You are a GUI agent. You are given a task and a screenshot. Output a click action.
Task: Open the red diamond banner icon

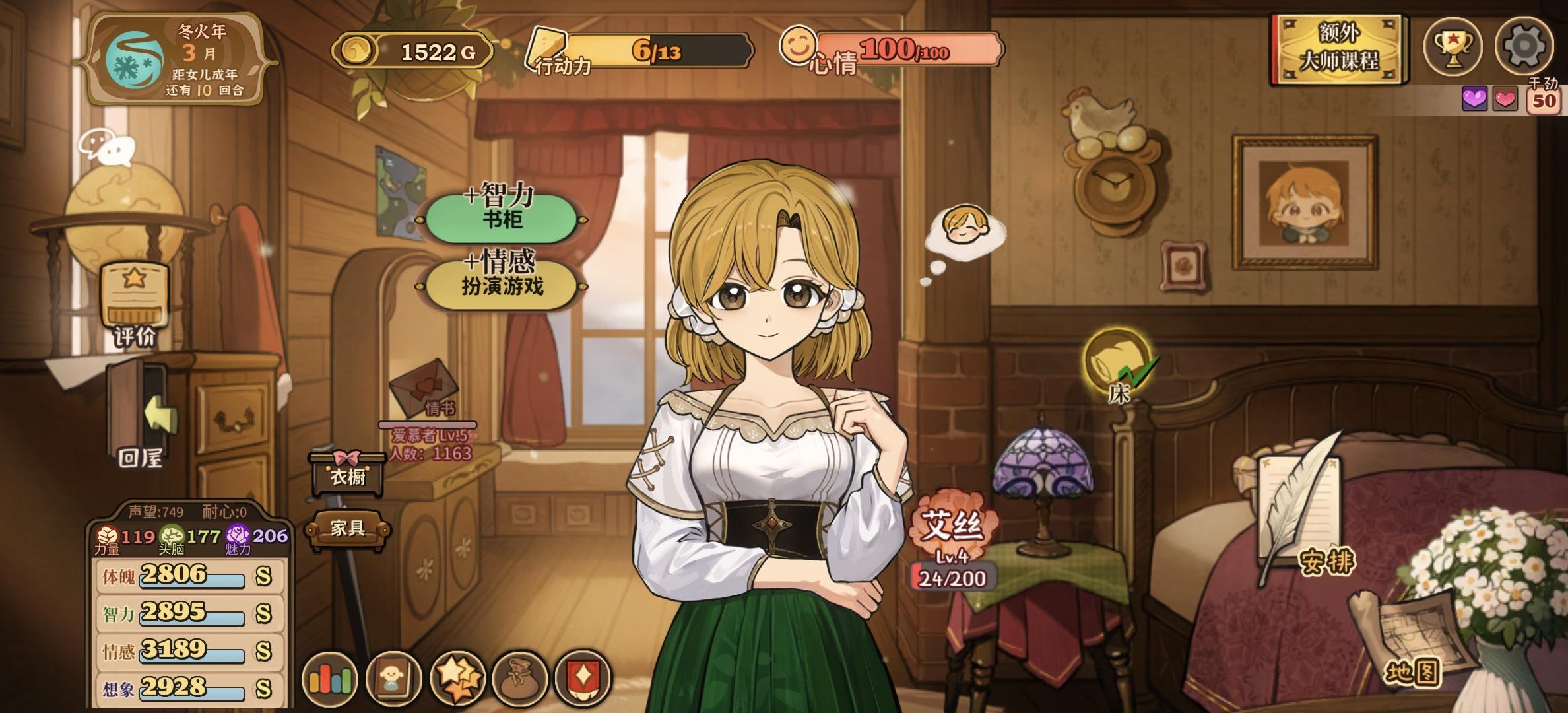(583, 679)
